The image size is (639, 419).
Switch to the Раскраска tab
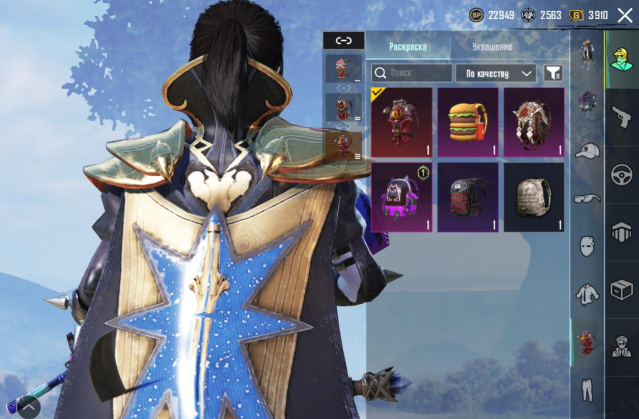coord(407,46)
